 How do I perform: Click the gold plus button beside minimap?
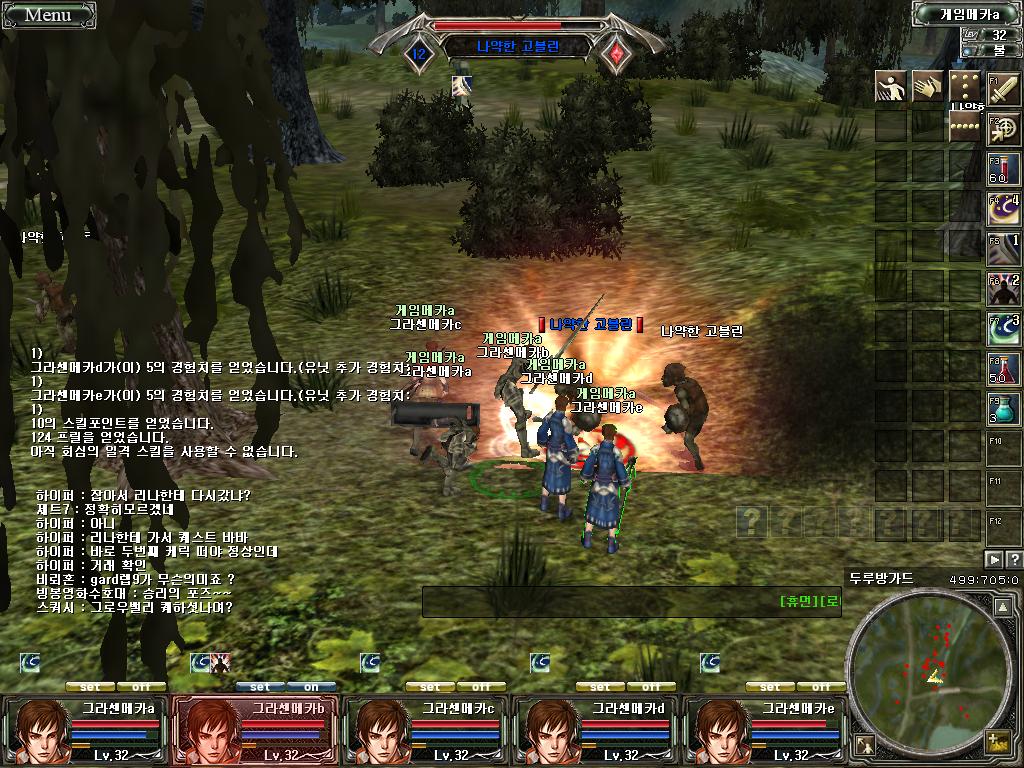pyautogui.click(x=996, y=742)
